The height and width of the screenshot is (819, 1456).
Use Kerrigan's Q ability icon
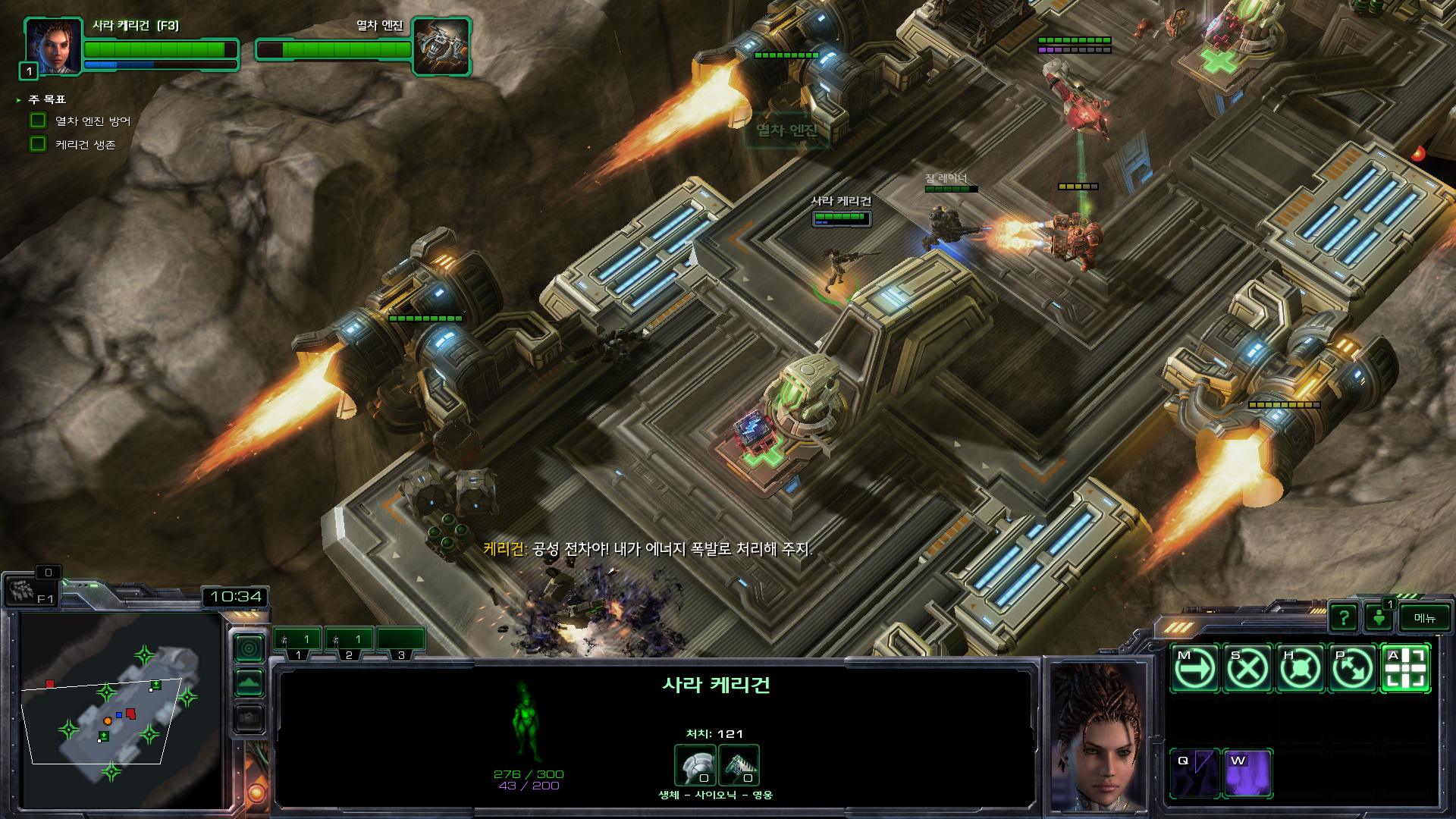click(1194, 773)
